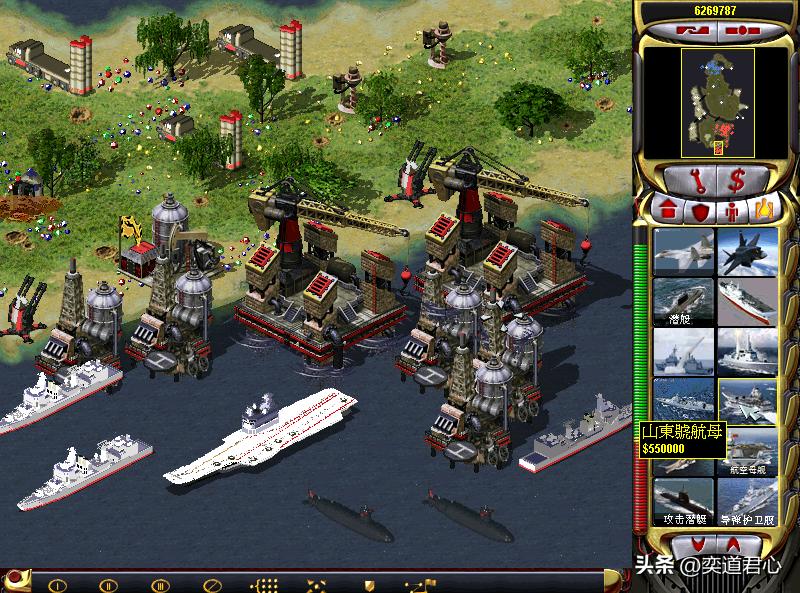Select control group I on the command bar
Image resolution: width=800 pixels, height=593 pixels.
coord(58,584)
